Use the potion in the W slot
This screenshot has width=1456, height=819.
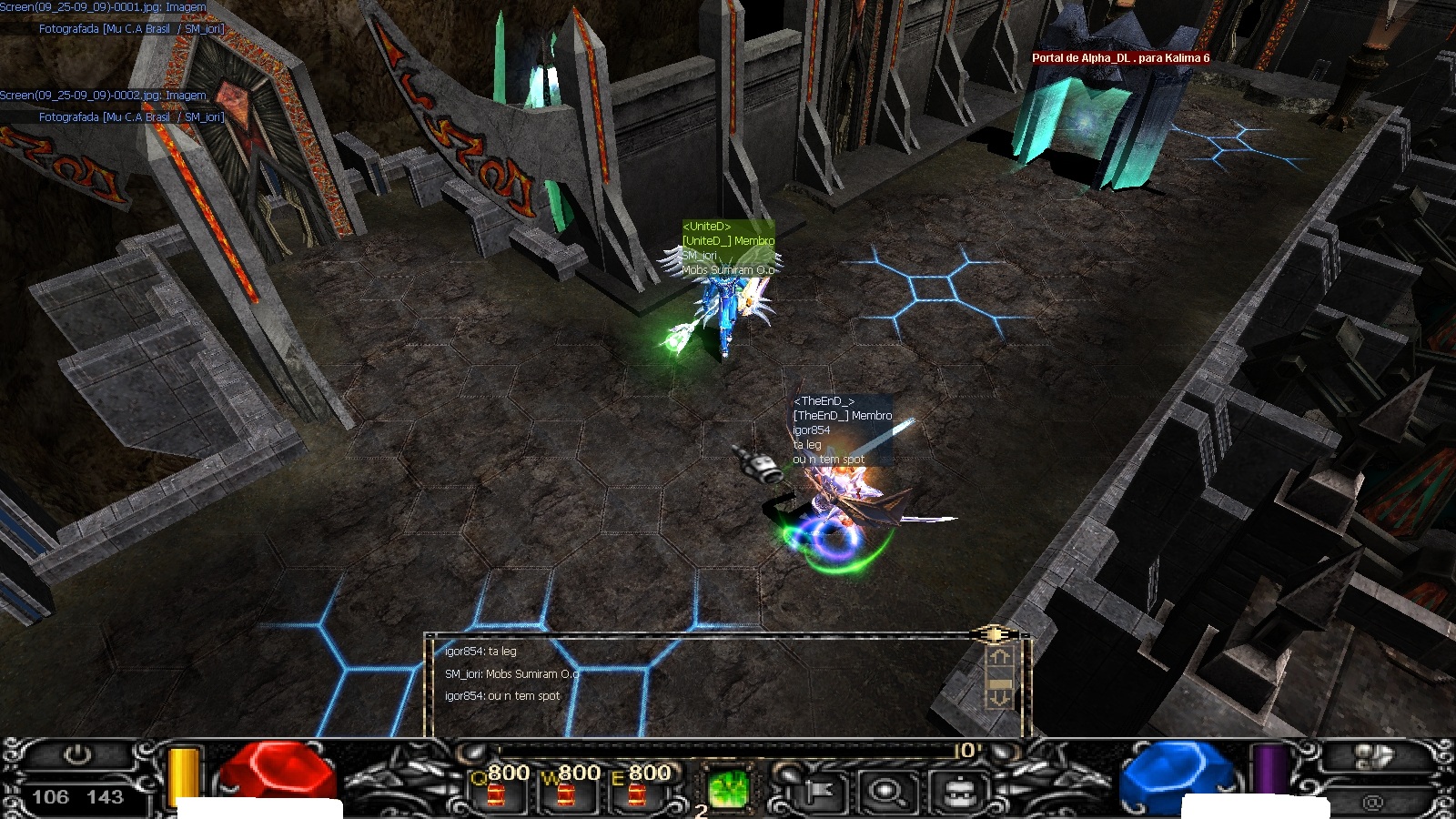point(566,790)
